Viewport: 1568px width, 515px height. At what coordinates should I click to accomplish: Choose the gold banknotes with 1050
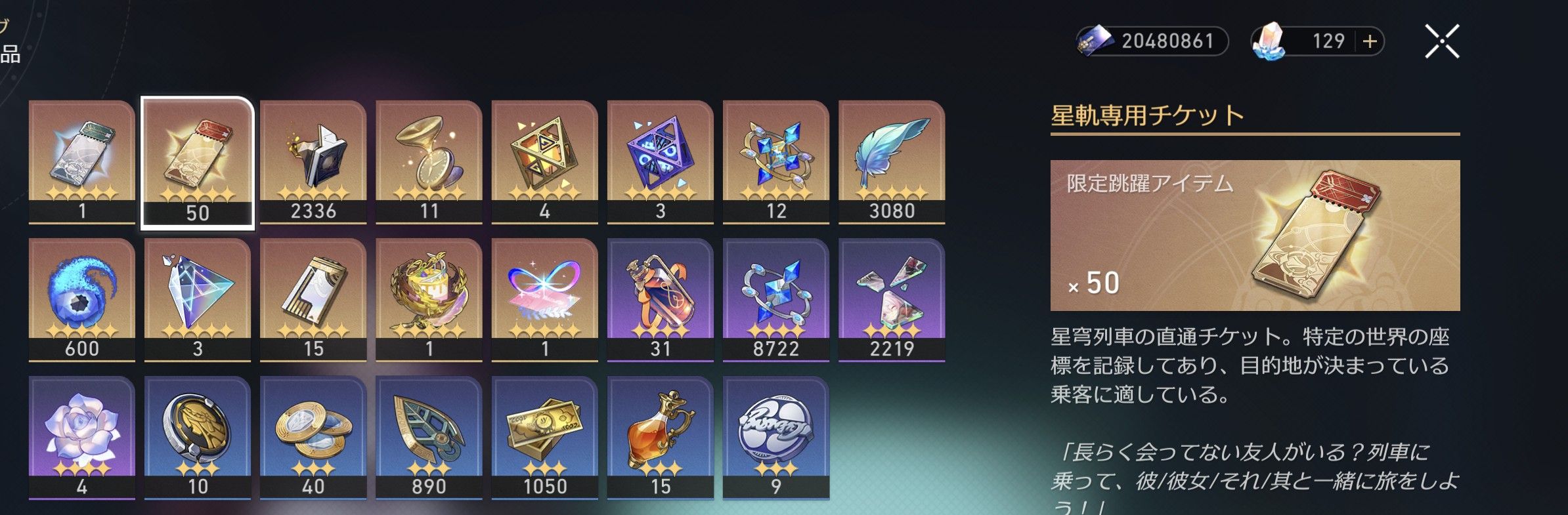click(544, 437)
